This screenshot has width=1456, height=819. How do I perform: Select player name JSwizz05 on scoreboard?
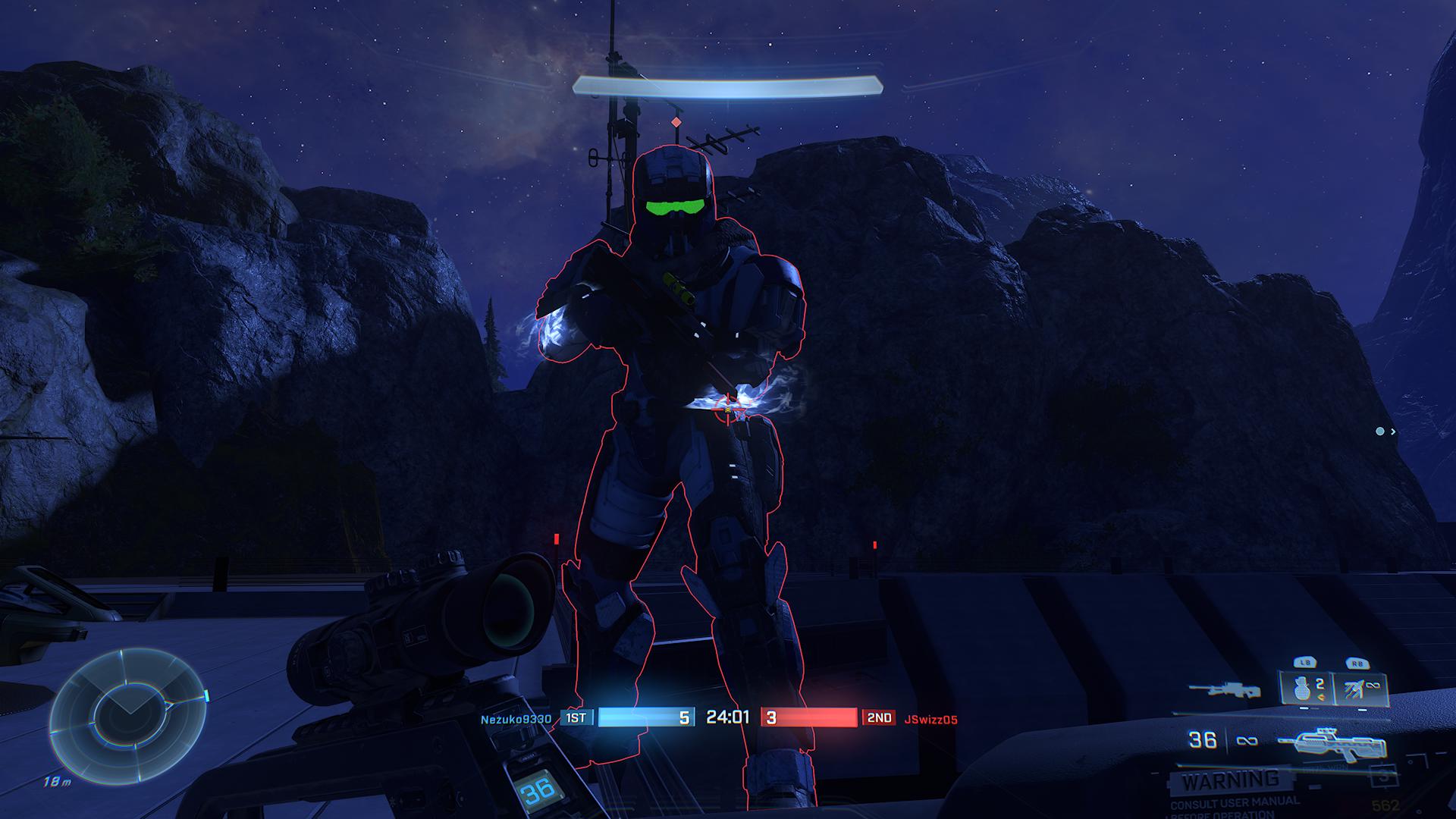930,719
